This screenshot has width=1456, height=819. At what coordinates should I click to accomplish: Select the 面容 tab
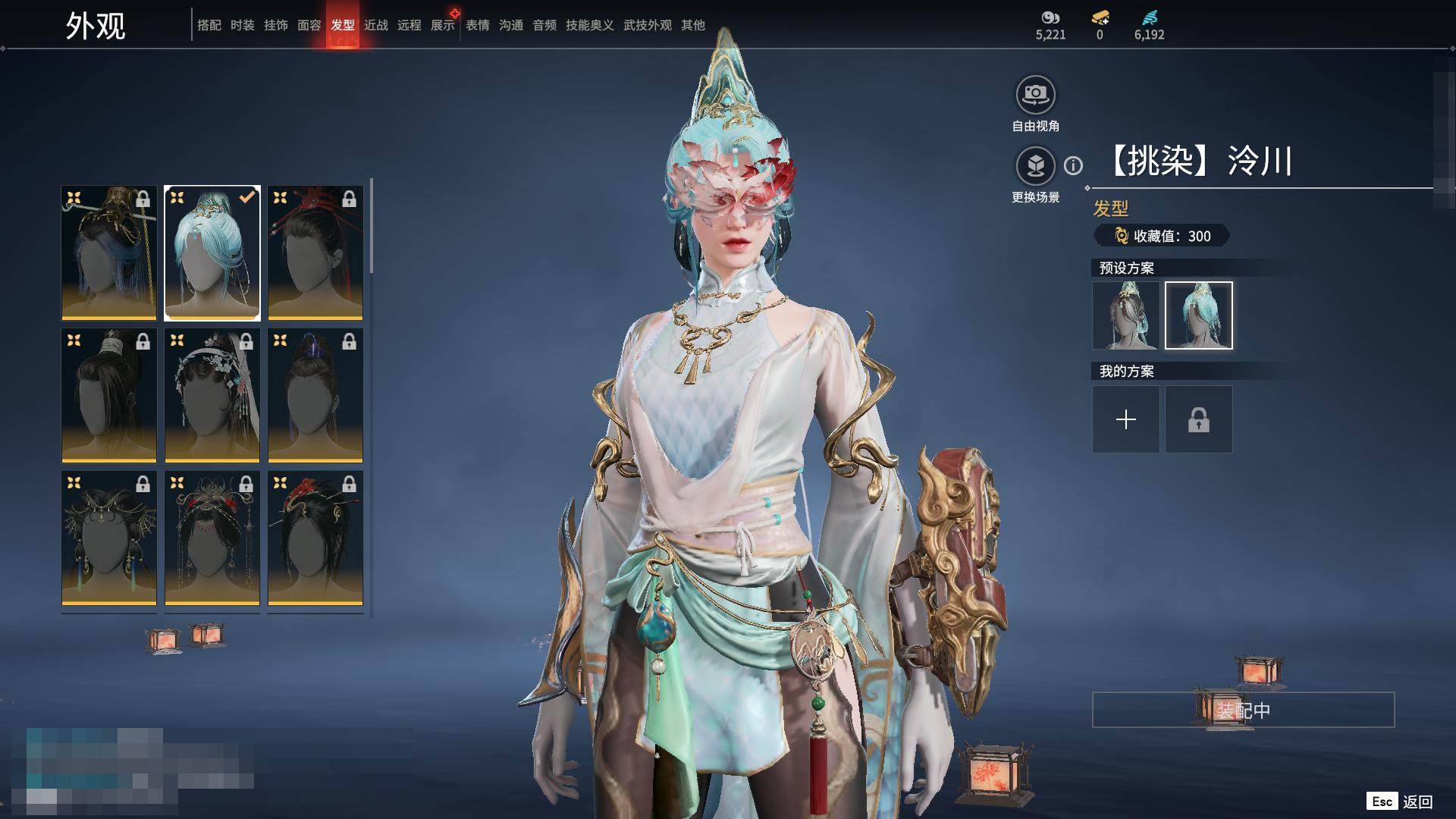(x=309, y=25)
